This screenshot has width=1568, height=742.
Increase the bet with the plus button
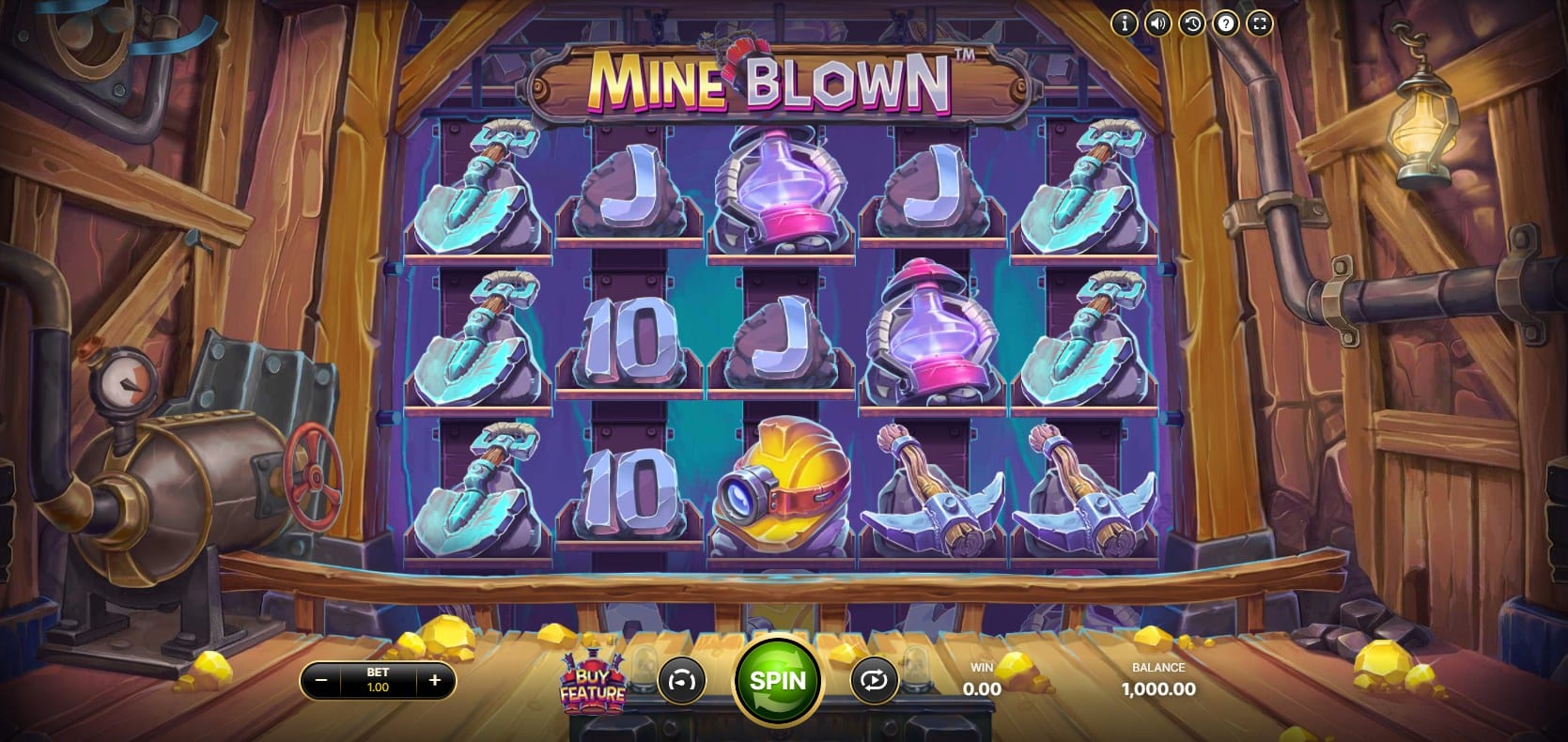coord(434,680)
